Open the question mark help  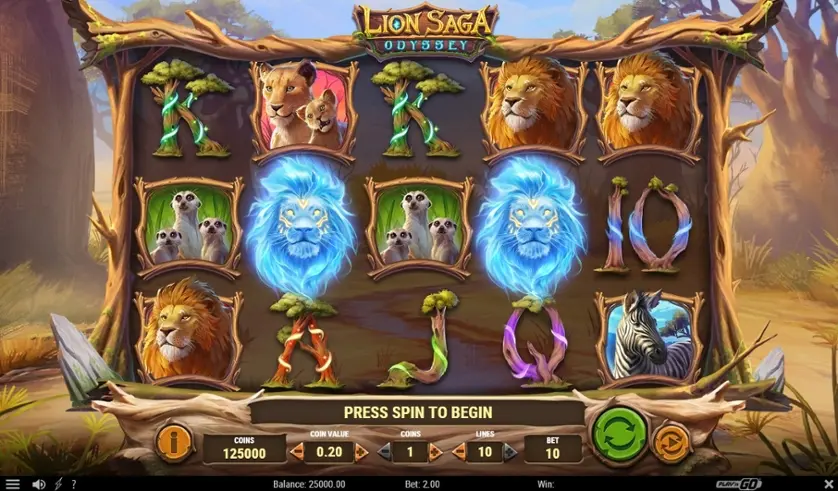pos(73,484)
